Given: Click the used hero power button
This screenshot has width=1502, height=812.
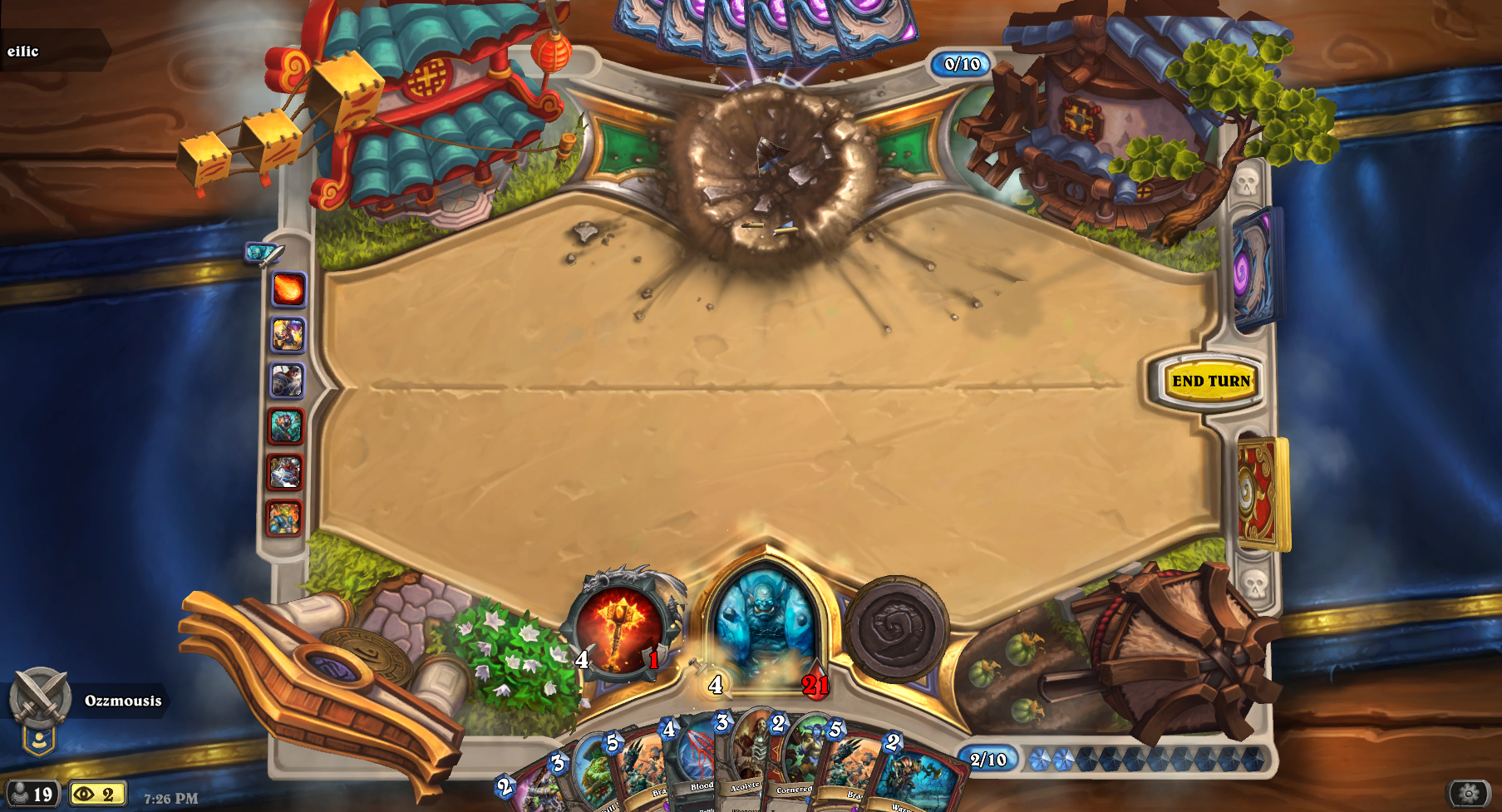Looking at the screenshot, I should point(896,629).
